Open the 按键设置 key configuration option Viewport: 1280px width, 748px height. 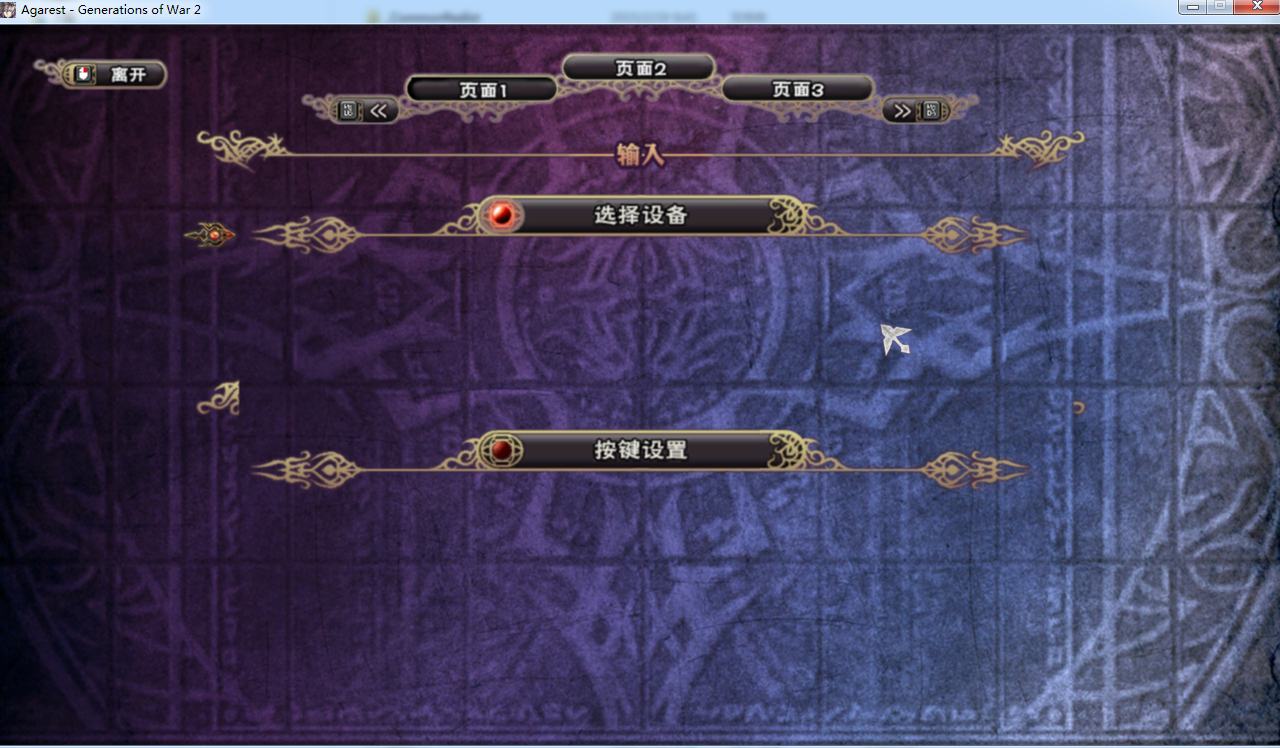[640, 450]
